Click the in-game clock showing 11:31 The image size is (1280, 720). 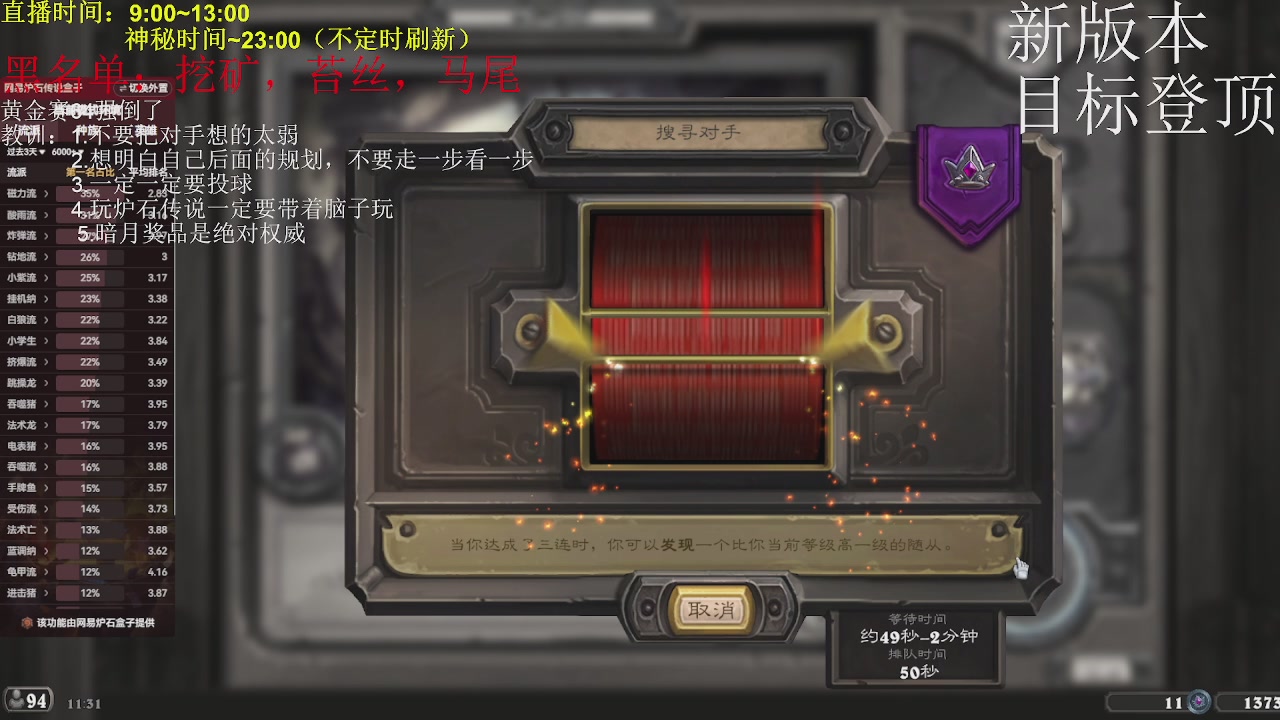pyautogui.click(x=84, y=703)
